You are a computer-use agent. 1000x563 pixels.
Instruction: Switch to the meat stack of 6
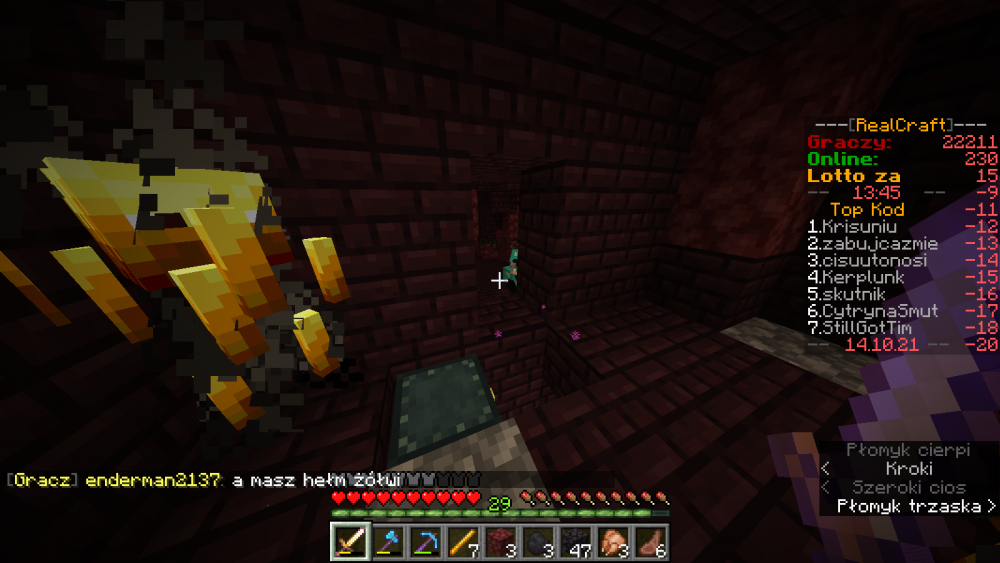pos(647,542)
